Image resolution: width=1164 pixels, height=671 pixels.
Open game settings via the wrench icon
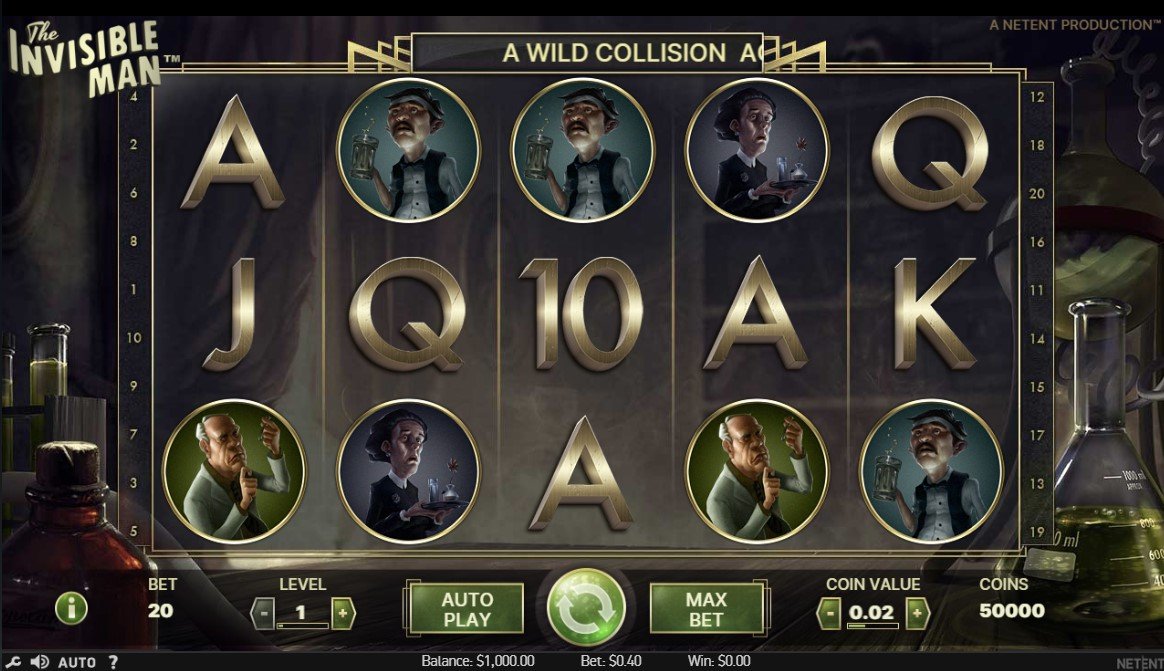[15, 662]
